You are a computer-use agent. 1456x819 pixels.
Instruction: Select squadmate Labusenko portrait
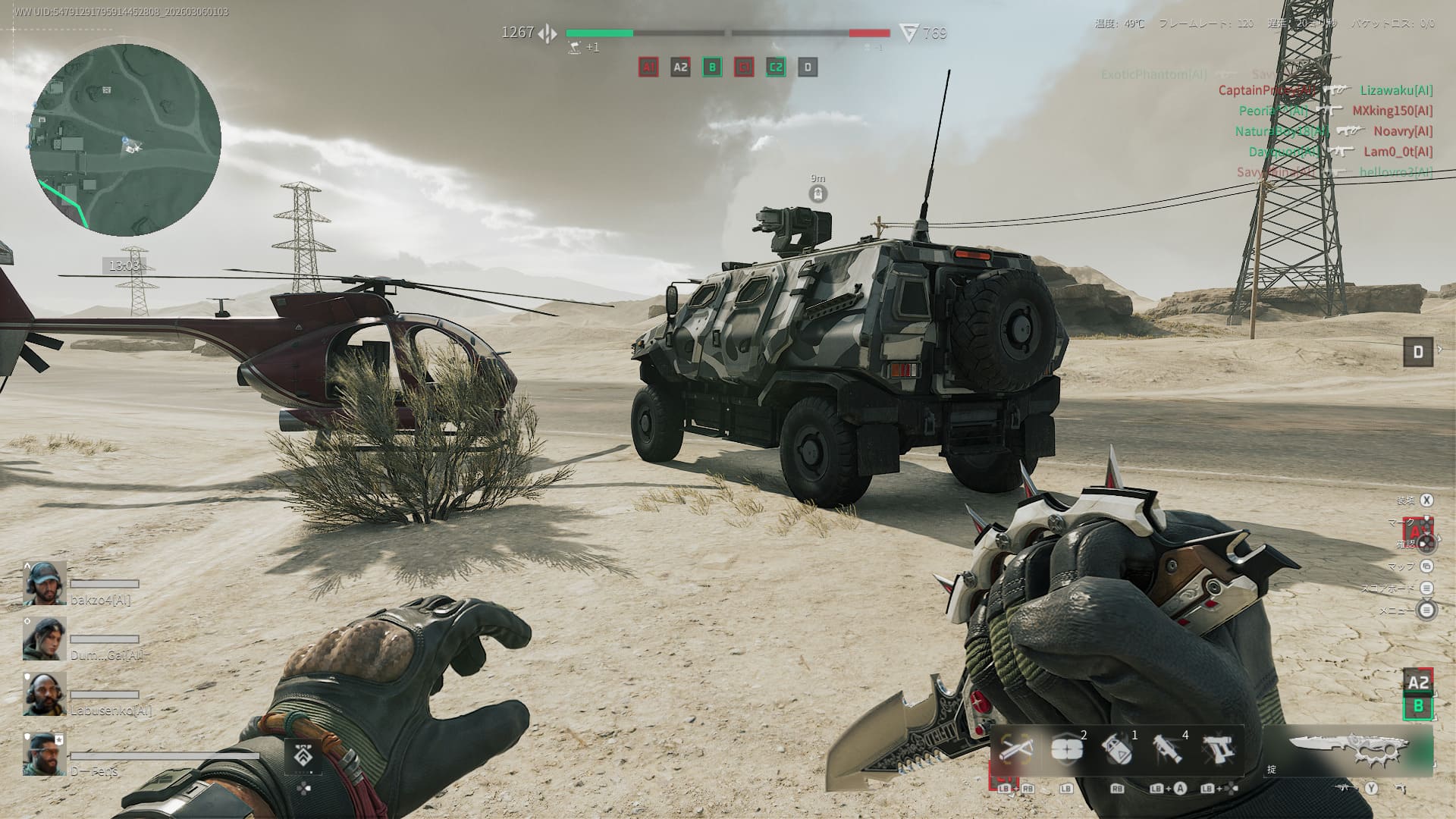pos(44,694)
